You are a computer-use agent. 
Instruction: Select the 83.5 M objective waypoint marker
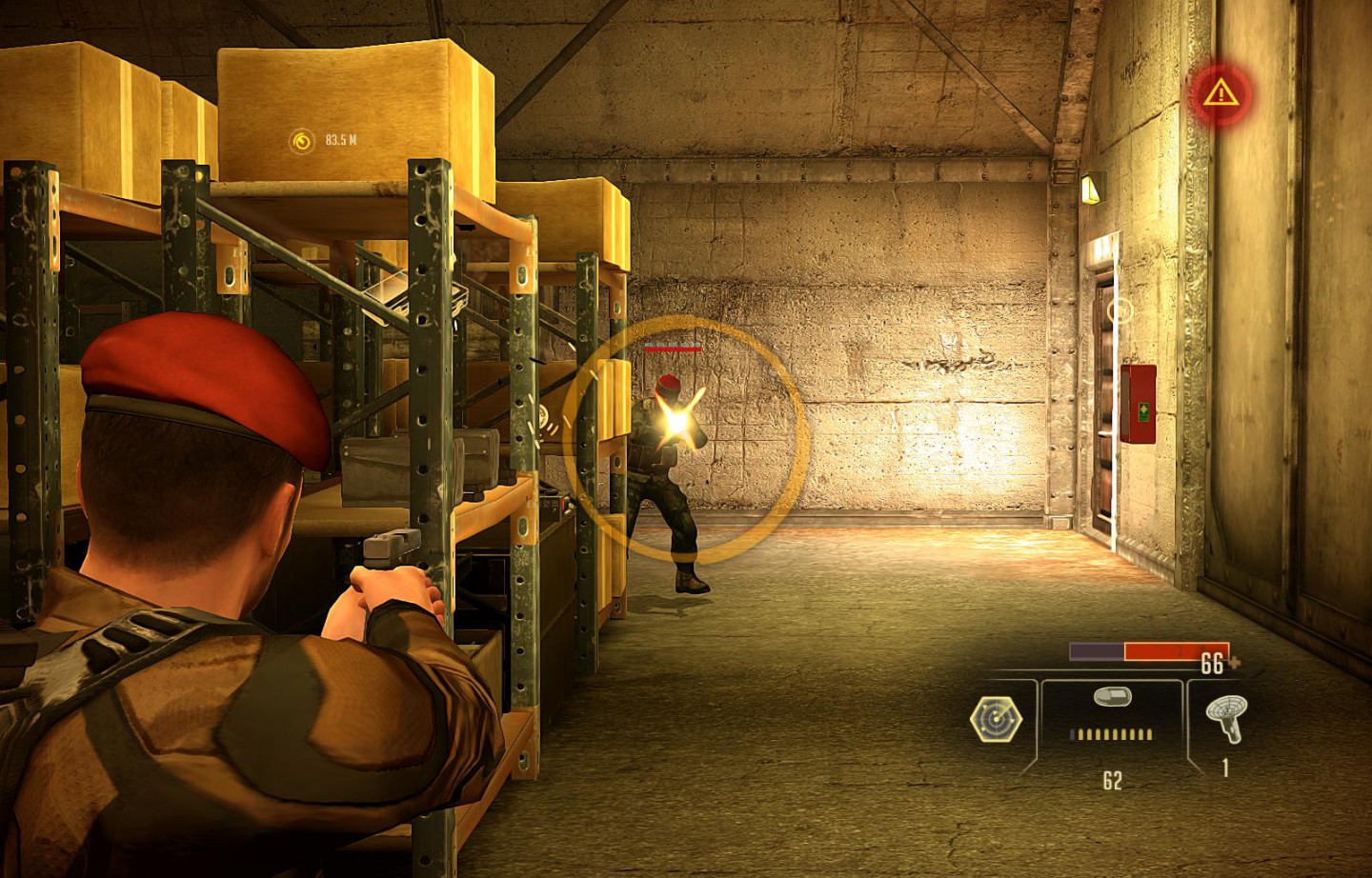coord(302,141)
